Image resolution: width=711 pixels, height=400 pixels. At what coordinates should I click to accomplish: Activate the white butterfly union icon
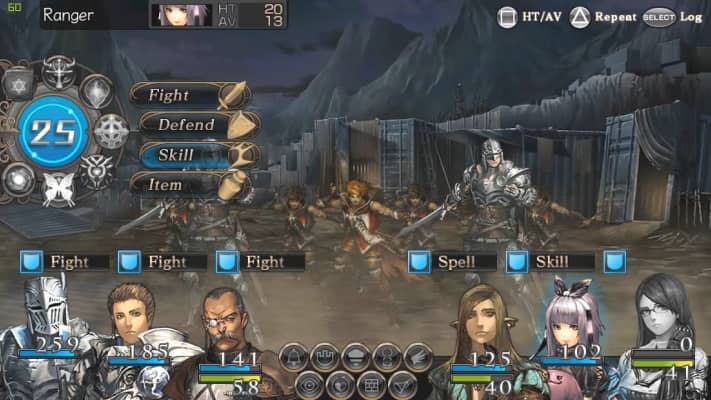[56, 187]
